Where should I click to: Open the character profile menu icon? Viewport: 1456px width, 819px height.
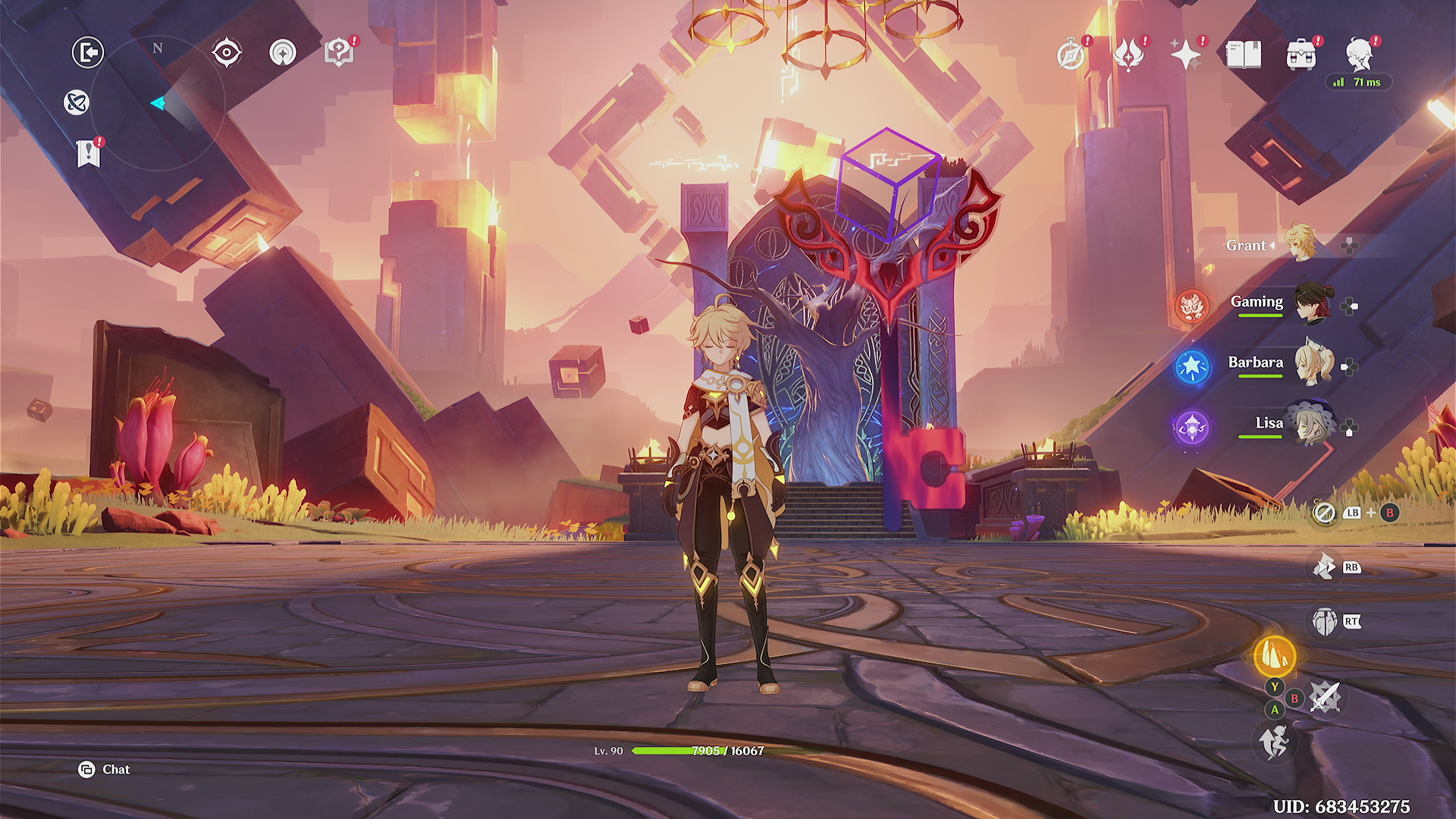tap(1359, 55)
